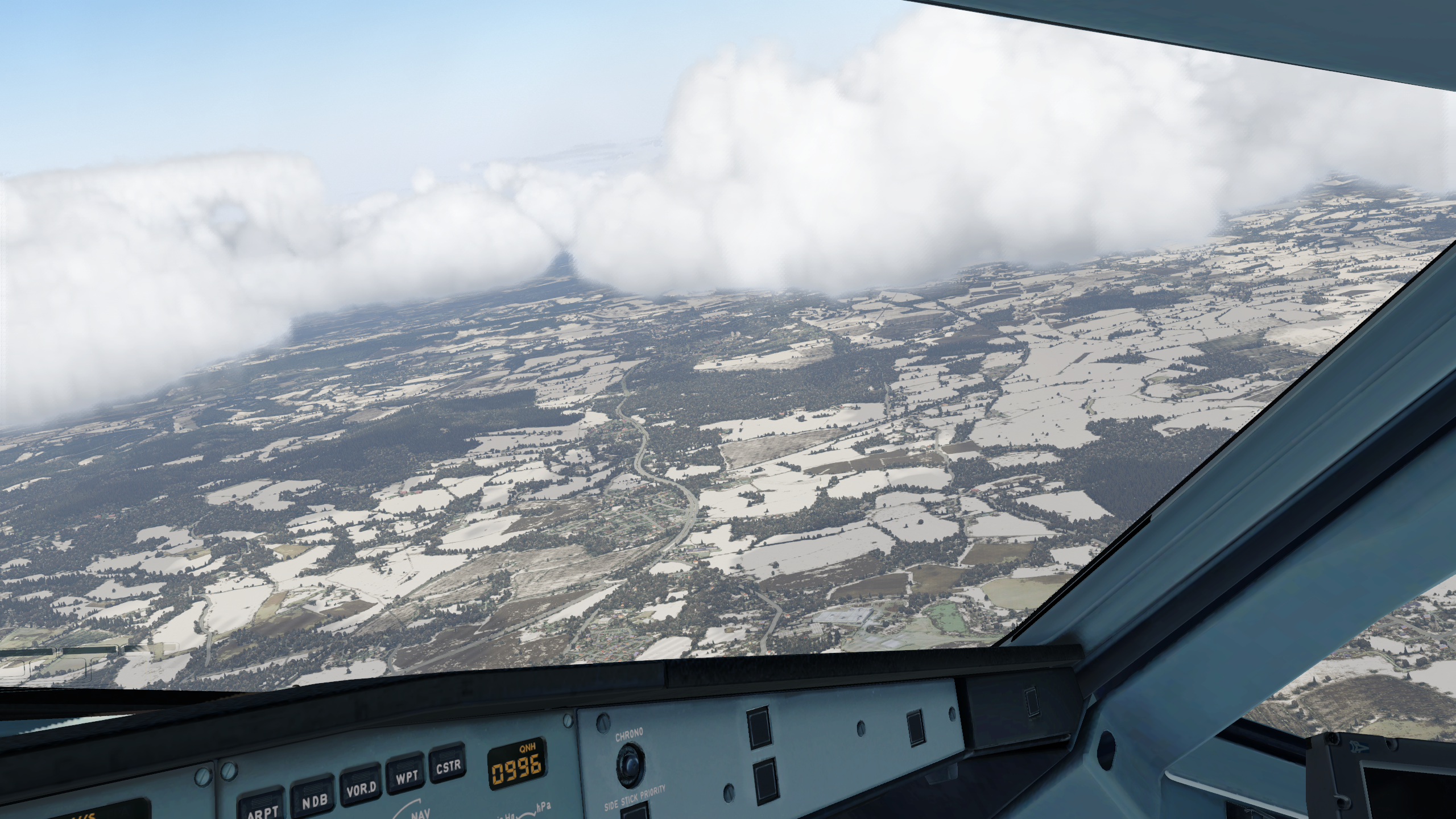Click the SIDE STICK PRIORITY button
The image size is (1456, 819).
click(635, 811)
